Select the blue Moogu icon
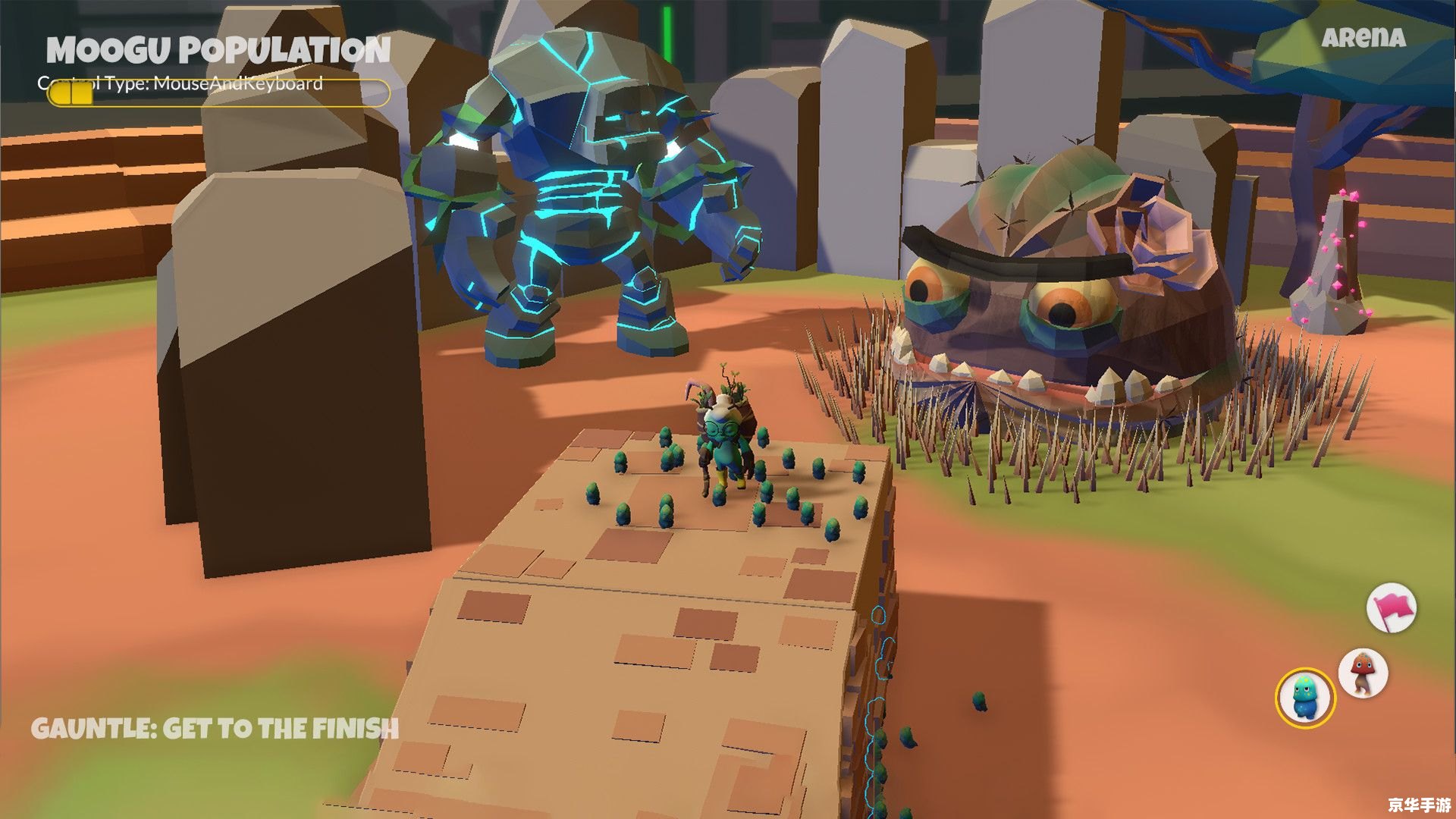 click(x=1305, y=698)
